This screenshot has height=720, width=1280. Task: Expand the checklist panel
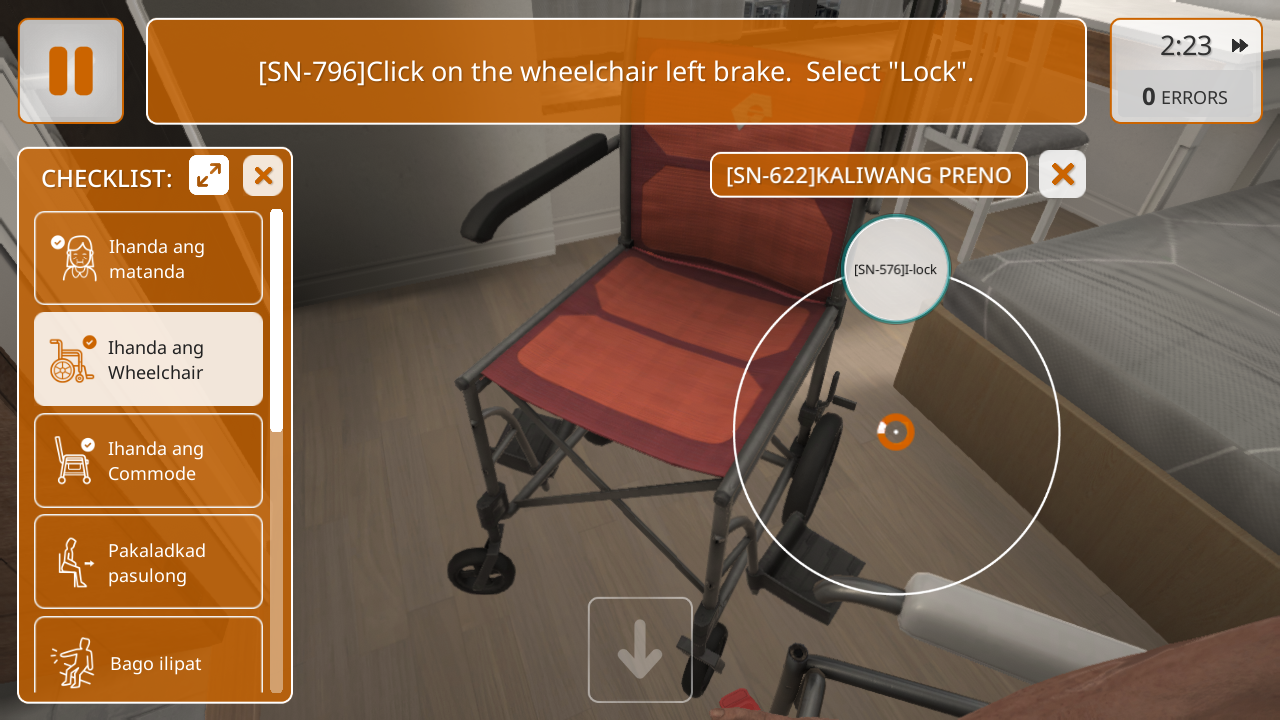(x=209, y=176)
